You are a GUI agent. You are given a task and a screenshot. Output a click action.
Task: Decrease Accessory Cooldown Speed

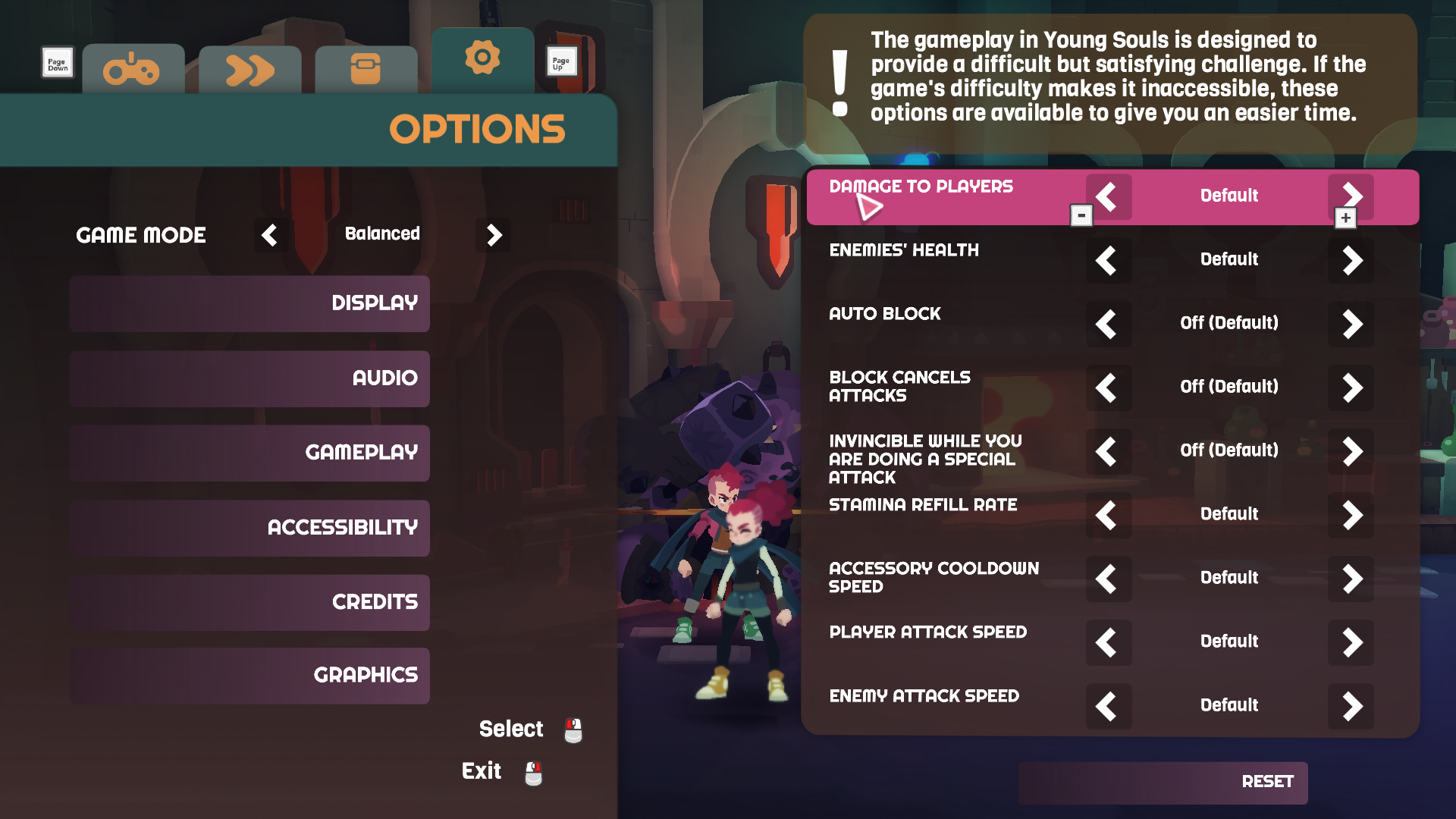click(1108, 579)
